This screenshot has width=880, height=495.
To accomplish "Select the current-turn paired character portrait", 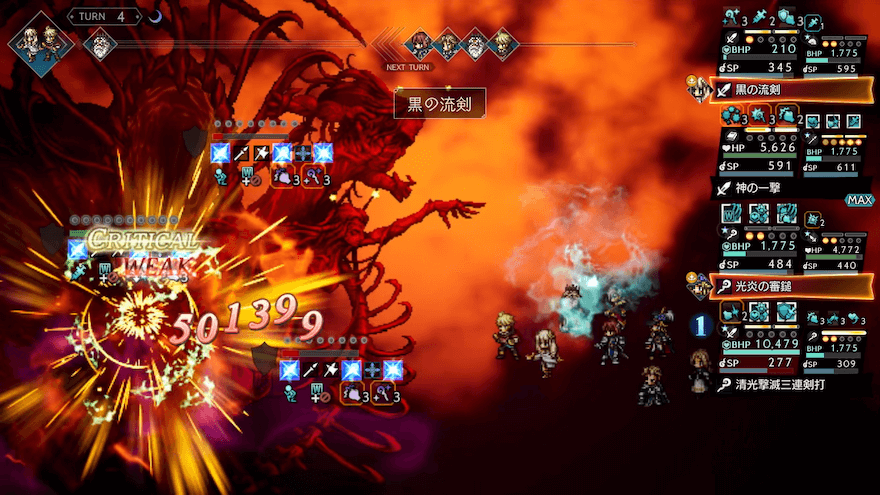I will click(x=41, y=44).
